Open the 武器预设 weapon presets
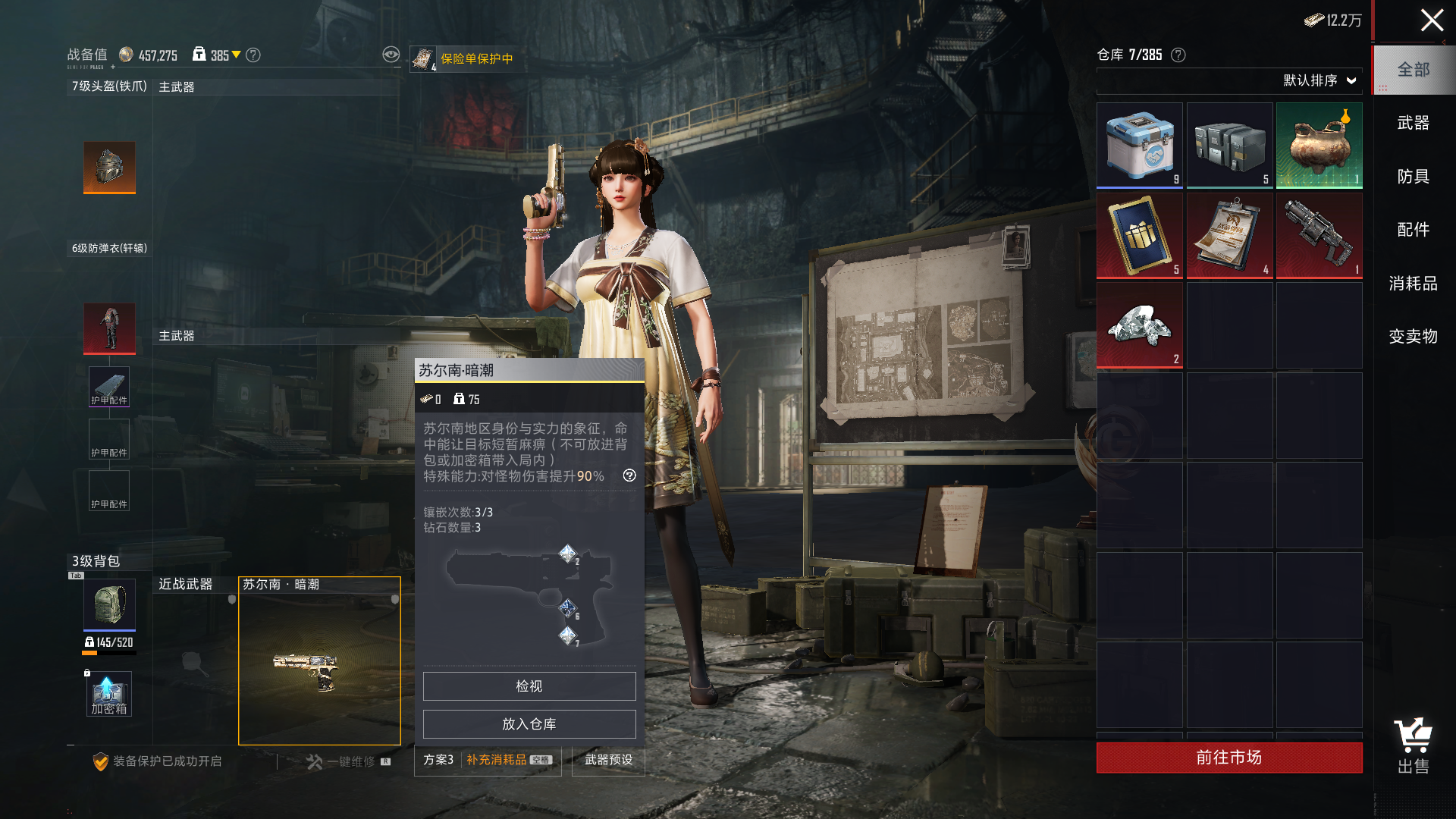The image size is (1456, 819). 608,760
